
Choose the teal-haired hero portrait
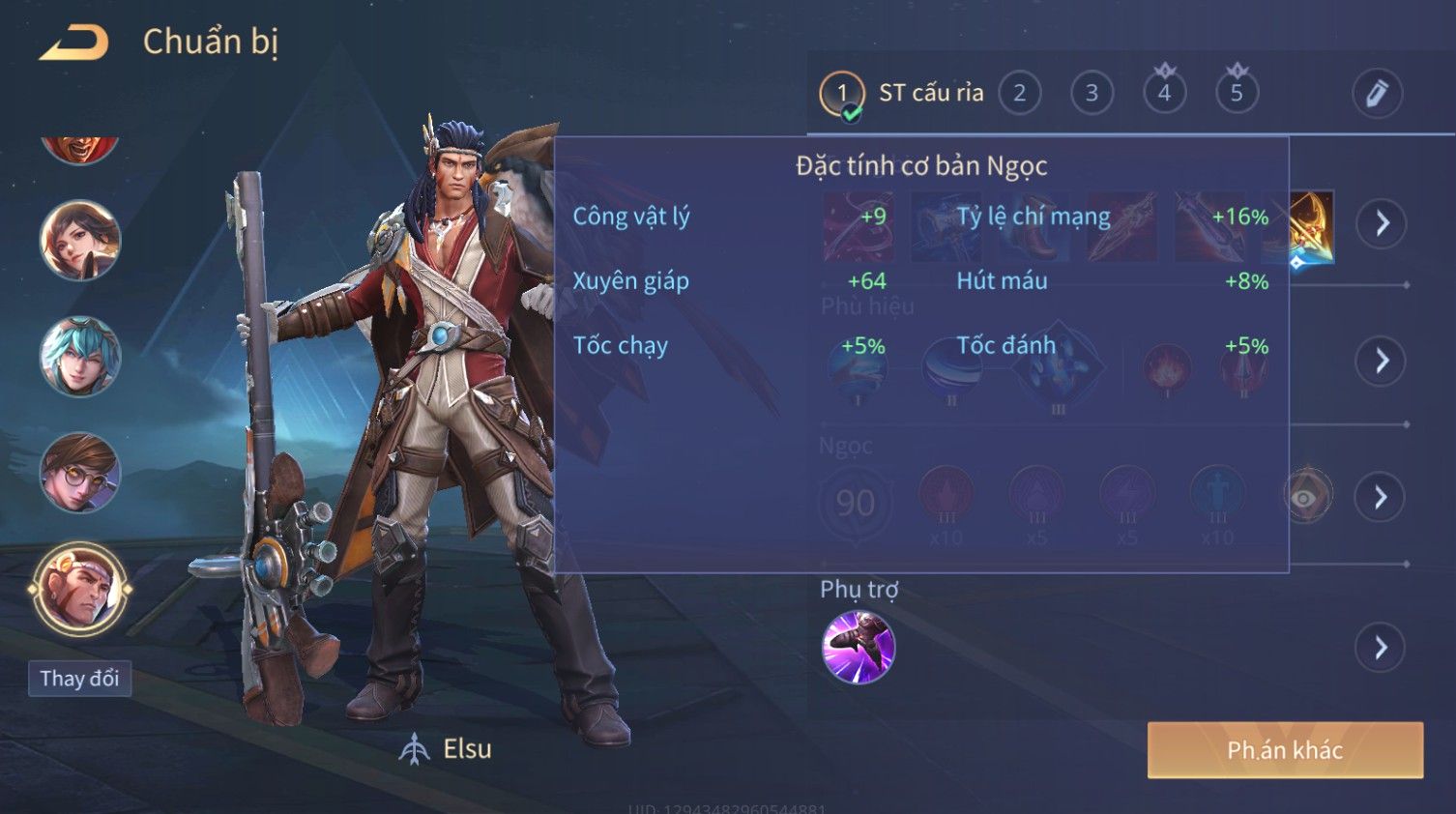coord(79,357)
